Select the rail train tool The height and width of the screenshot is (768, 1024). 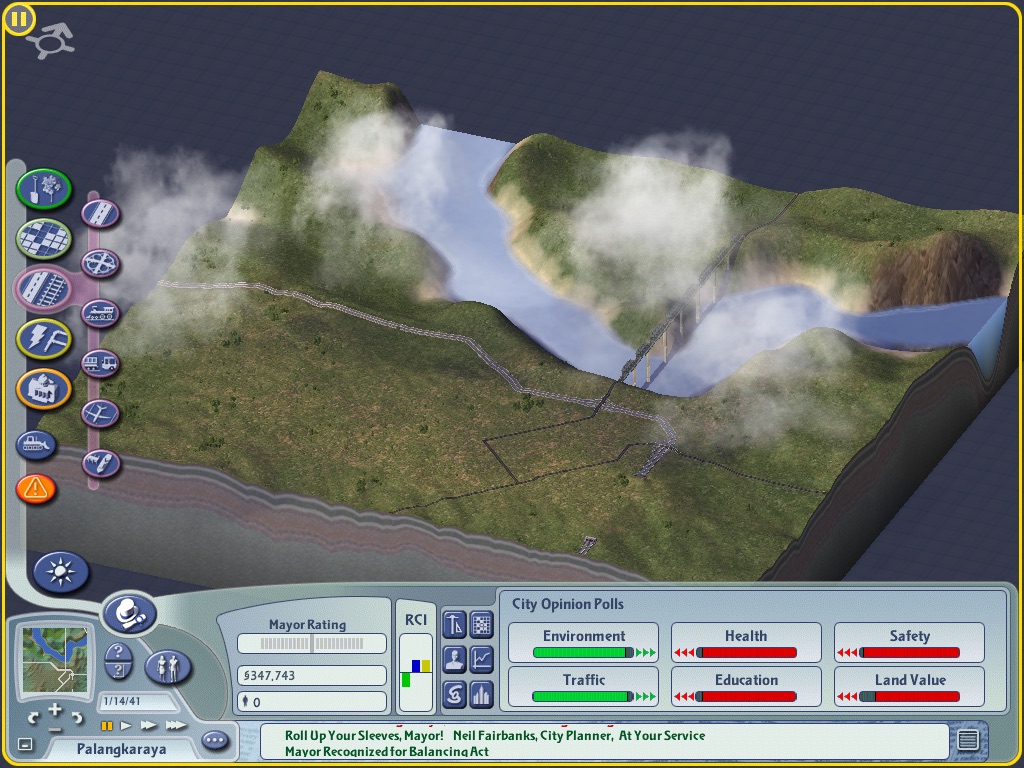(x=100, y=314)
